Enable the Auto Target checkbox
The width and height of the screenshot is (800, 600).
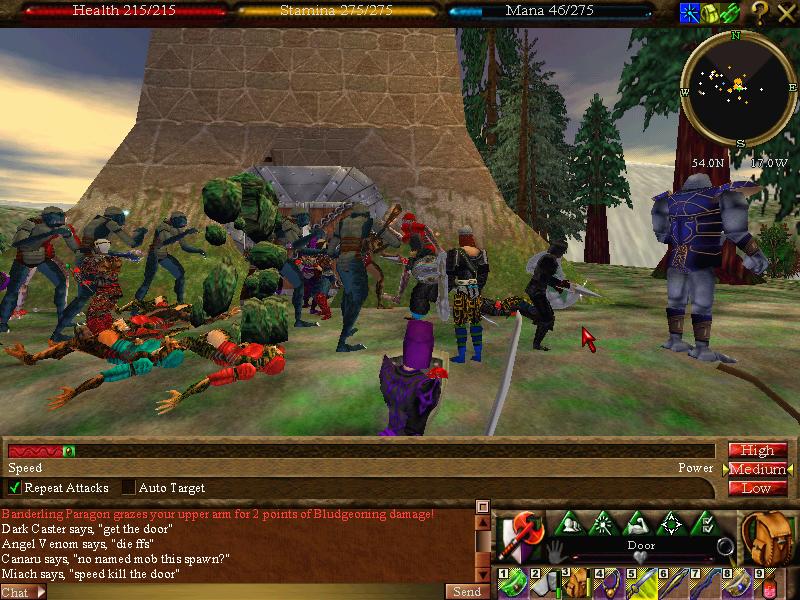point(129,488)
